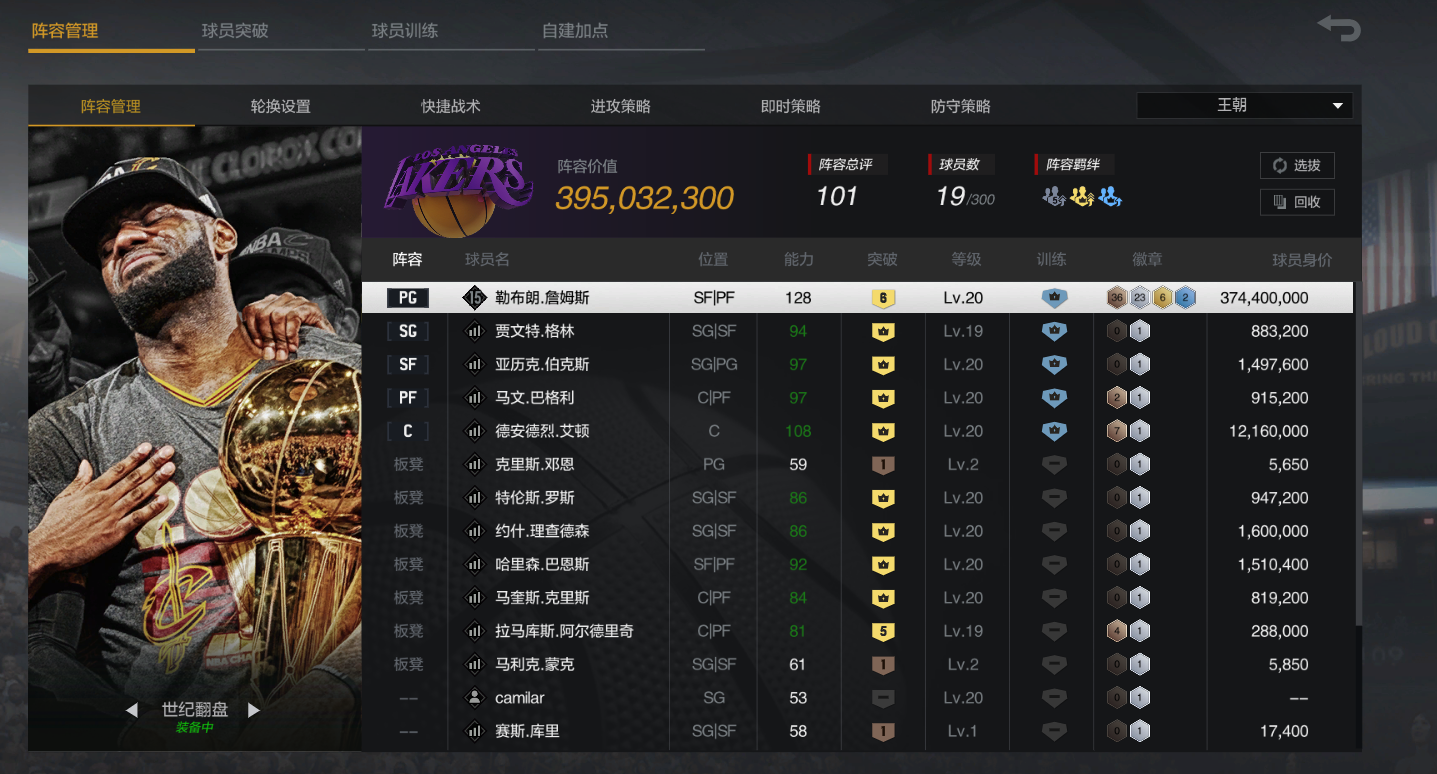Click the bronze '36' badge hexagon on LeBron's row
This screenshot has width=1437, height=774.
pos(1116,297)
